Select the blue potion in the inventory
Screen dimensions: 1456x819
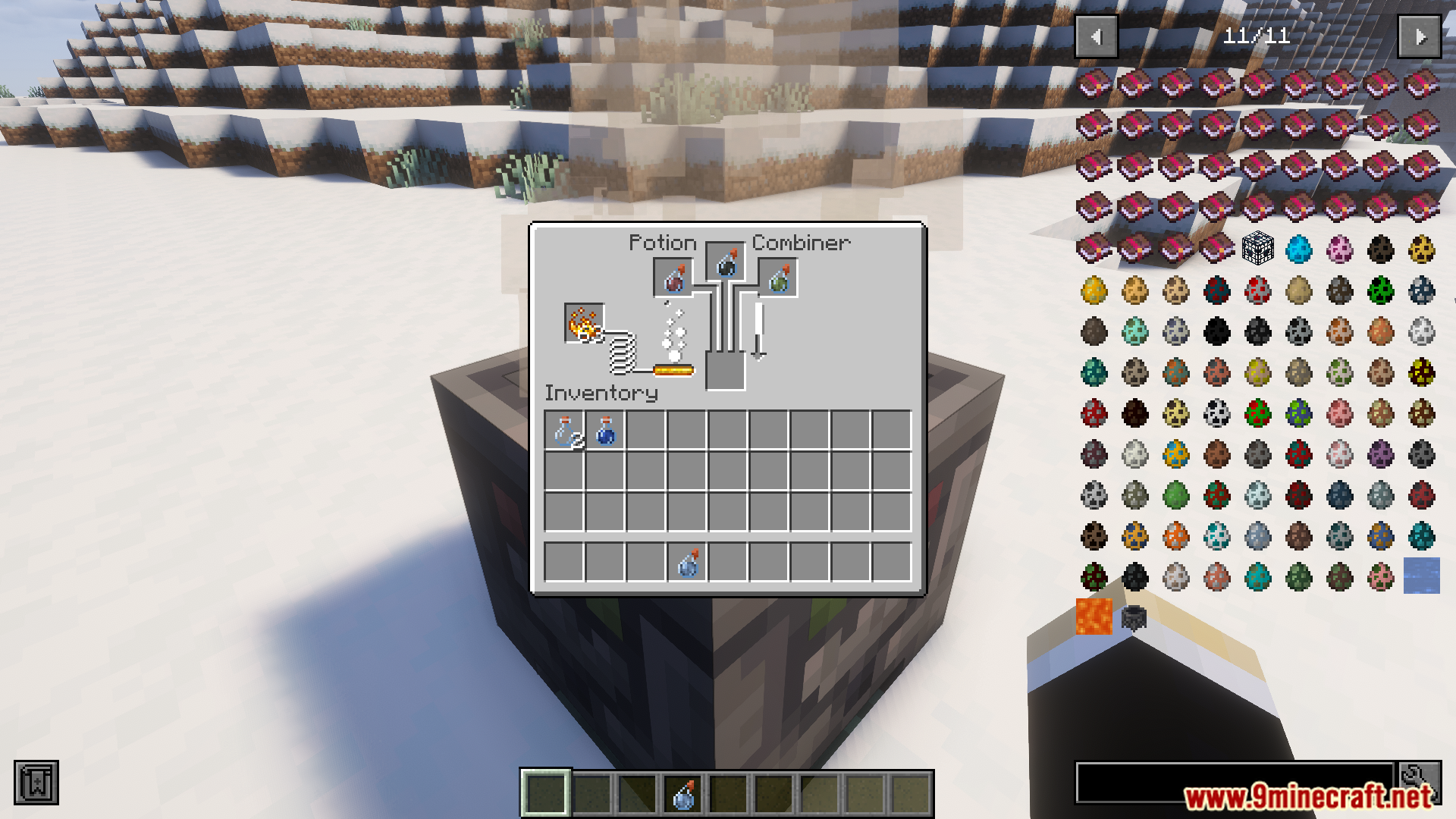tap(606, 431)
